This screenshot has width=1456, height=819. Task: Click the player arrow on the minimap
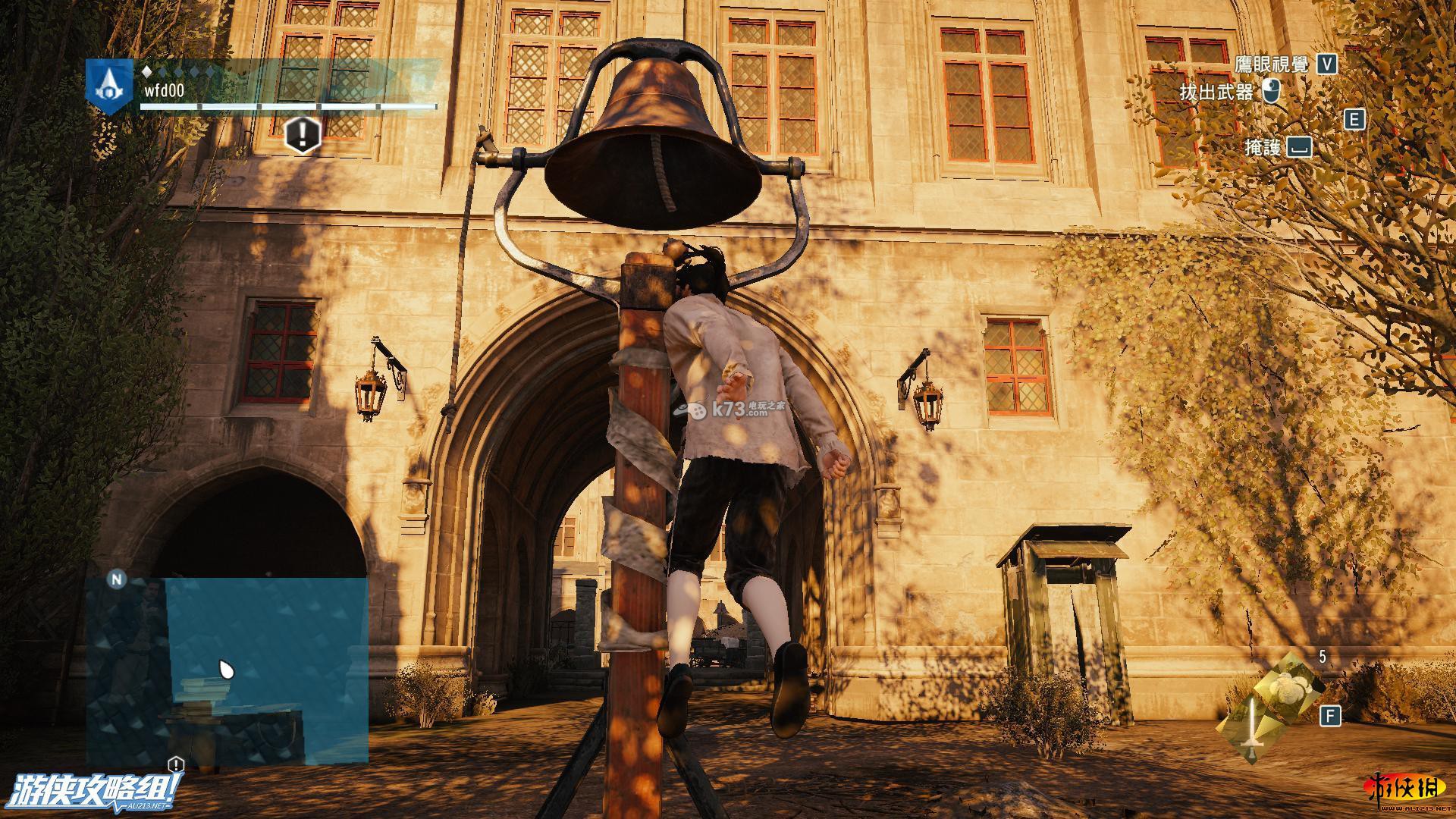[226, 670]
